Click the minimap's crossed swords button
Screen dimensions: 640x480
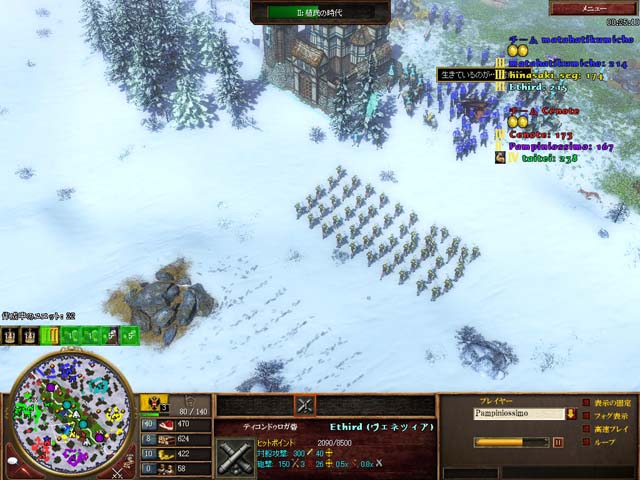[x=120, y=468]
